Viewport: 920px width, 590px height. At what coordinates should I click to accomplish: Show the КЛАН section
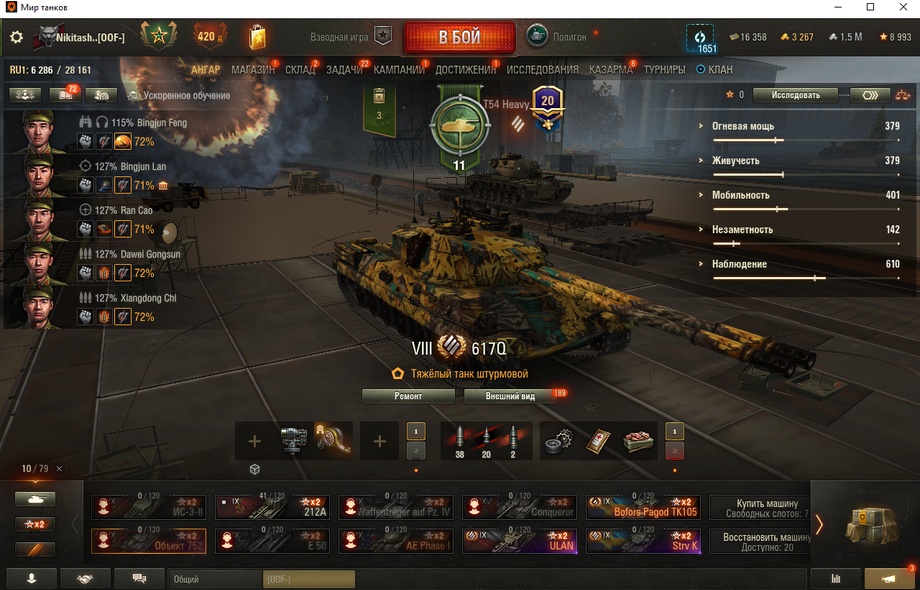(715, 70)
